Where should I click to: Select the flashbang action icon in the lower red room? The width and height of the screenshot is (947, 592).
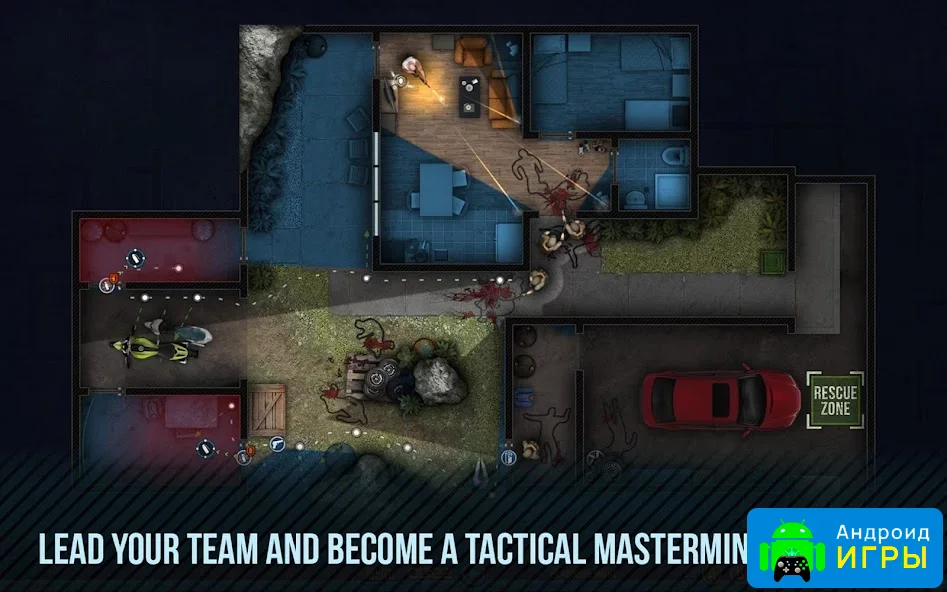coord(207,447)
